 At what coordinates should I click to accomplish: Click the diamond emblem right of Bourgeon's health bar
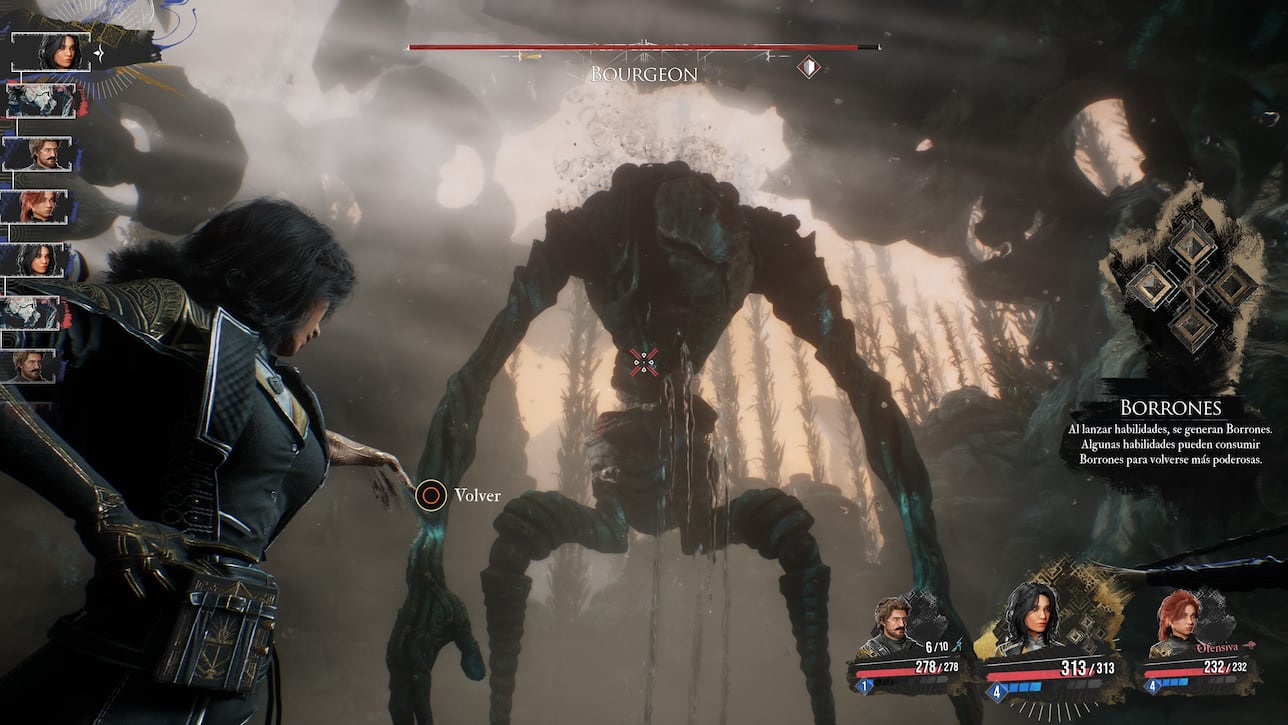810,67
